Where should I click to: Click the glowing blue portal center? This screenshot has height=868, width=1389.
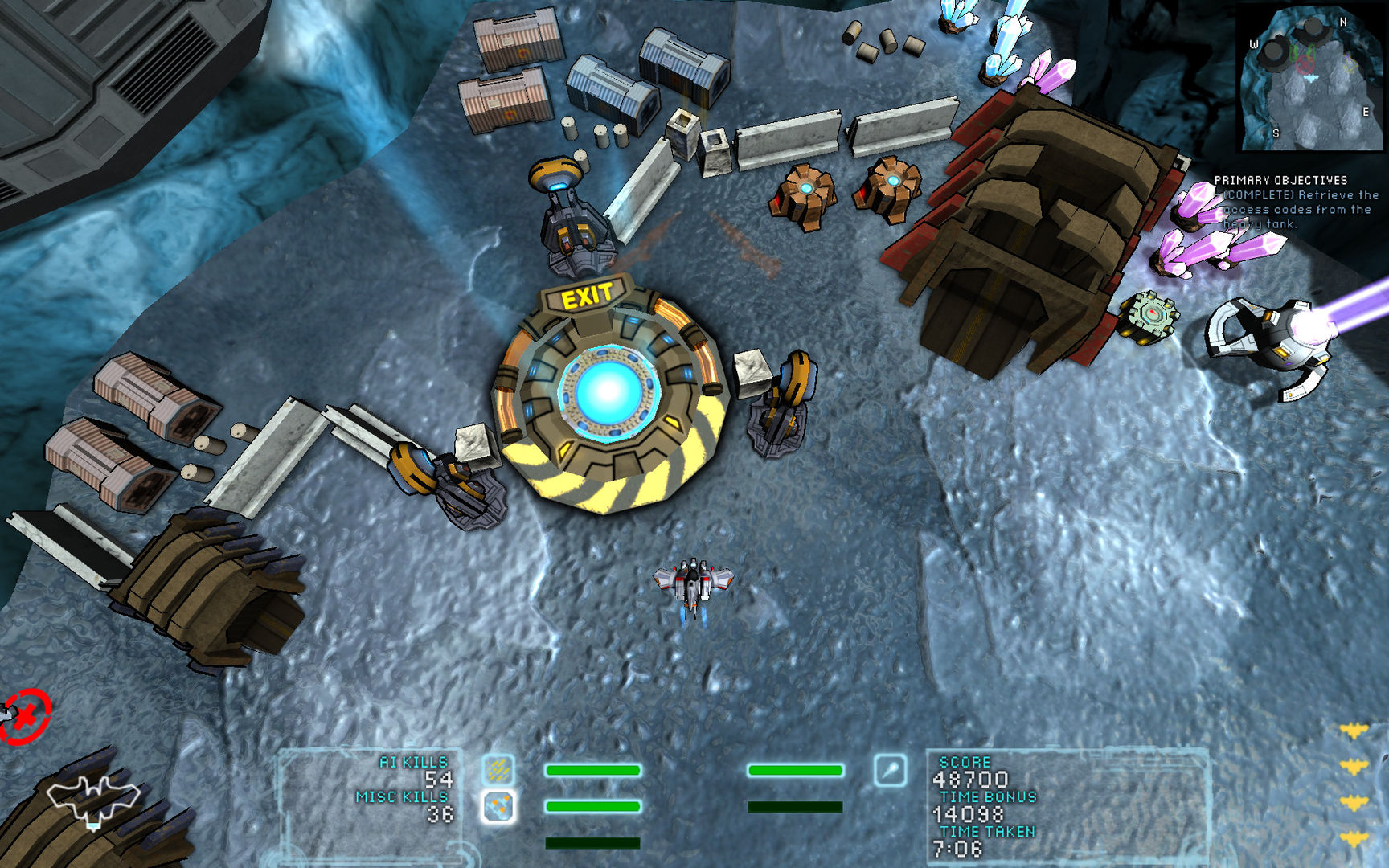pos(607,392)
